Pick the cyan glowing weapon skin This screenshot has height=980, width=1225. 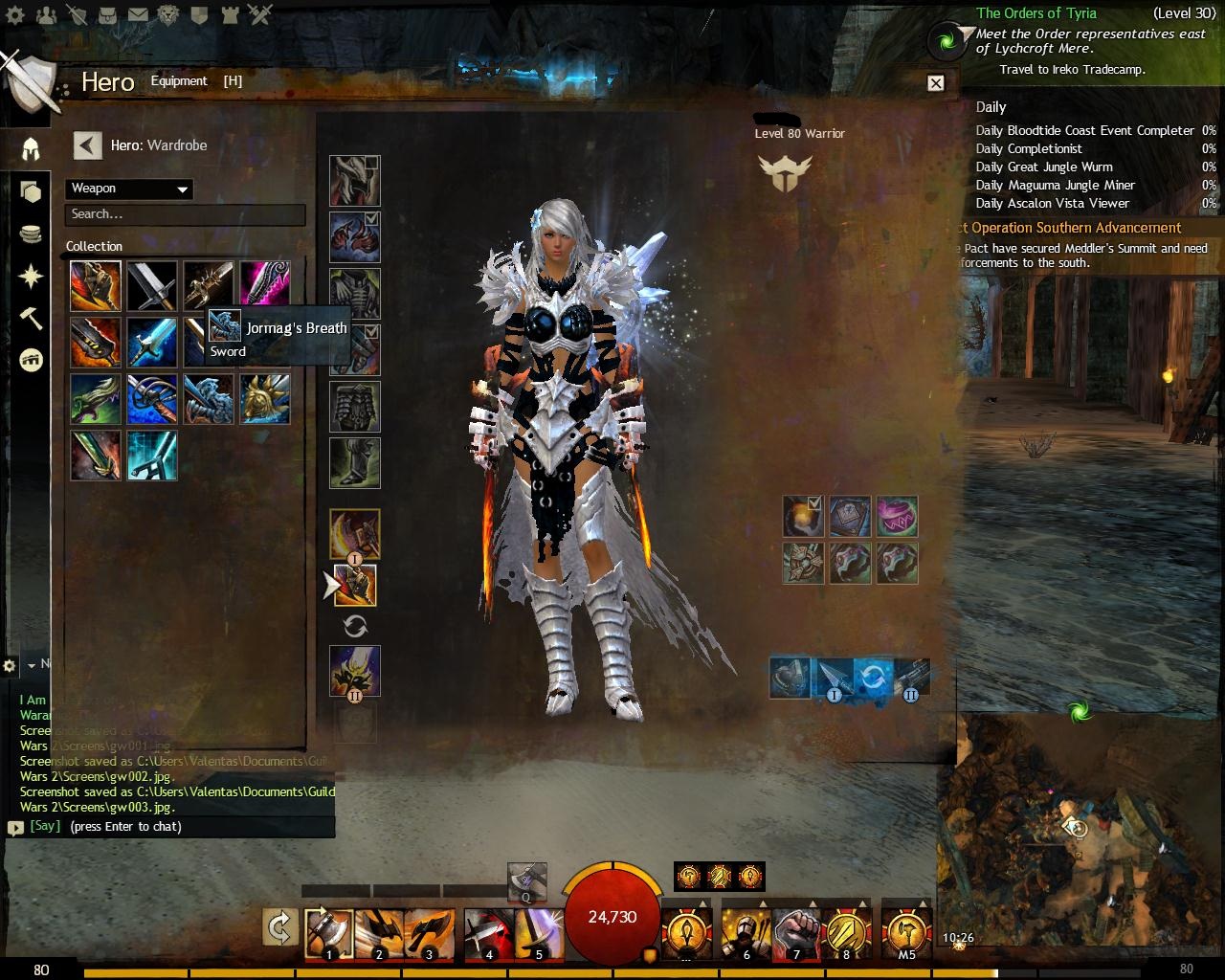click(152, 456)
